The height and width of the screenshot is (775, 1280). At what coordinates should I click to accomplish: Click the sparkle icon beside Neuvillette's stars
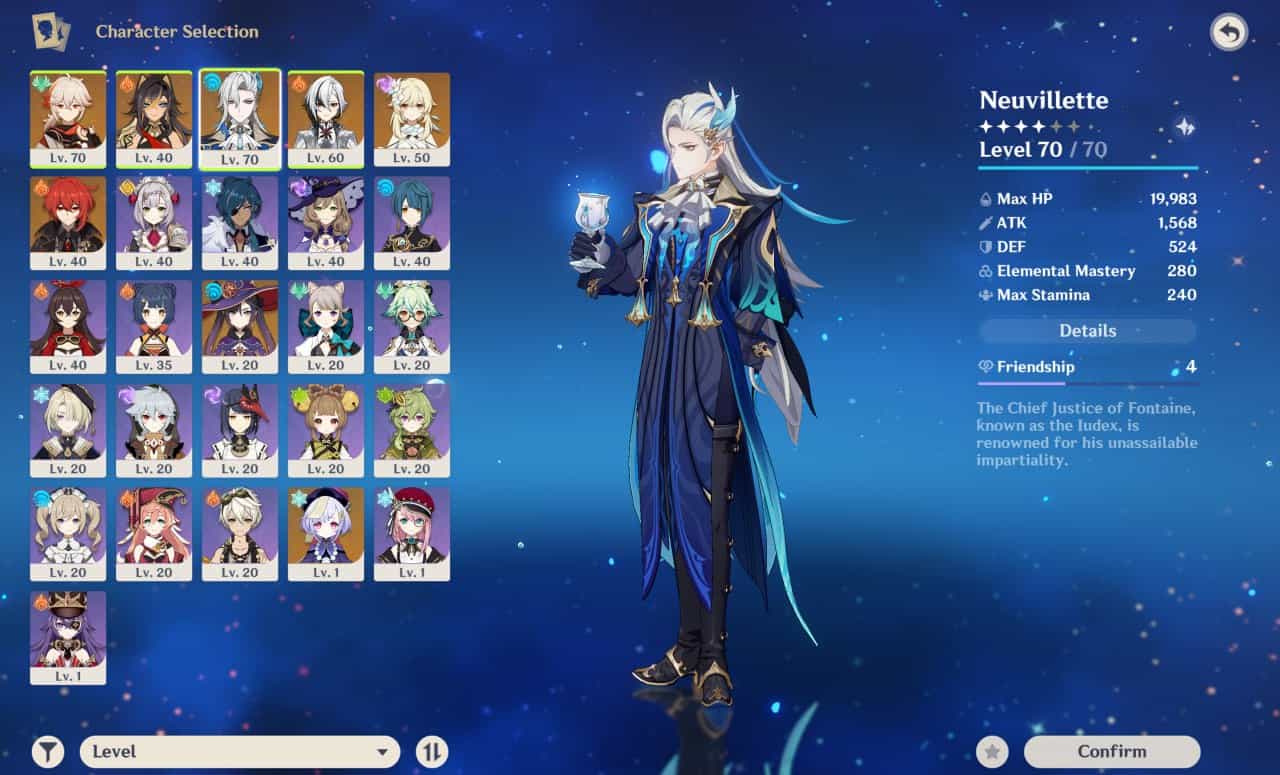[x=1185, y=127]
